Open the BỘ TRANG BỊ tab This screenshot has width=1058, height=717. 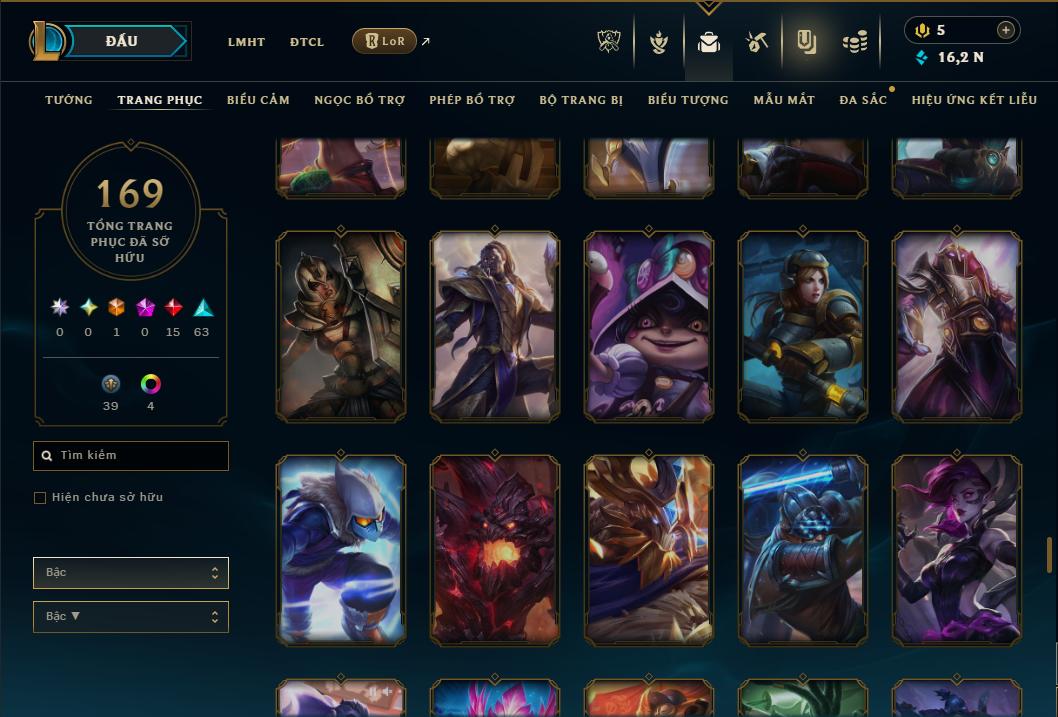coord(581,100)
